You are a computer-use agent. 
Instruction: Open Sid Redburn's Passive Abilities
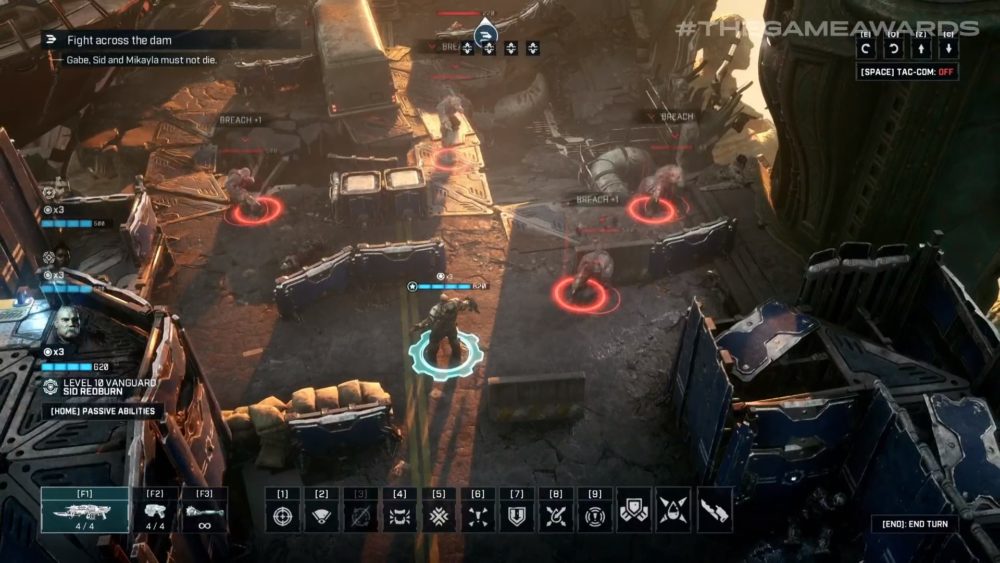pyautogui.click(x=102, y=411)
